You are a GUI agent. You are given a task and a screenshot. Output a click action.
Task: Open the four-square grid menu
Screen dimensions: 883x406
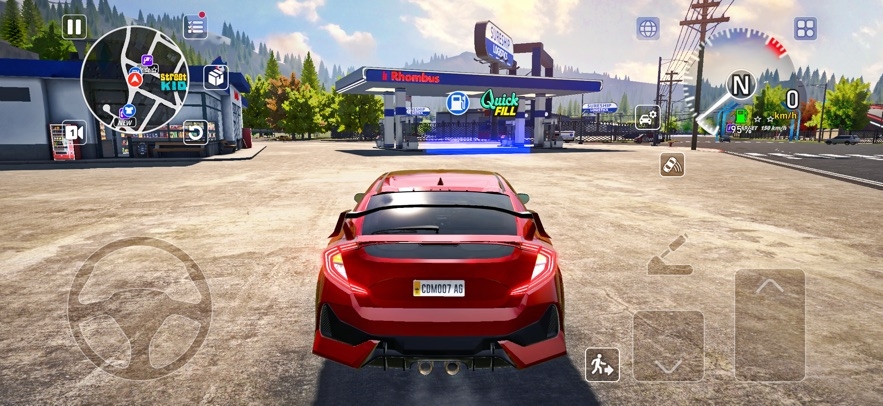(x=805, y=28)
